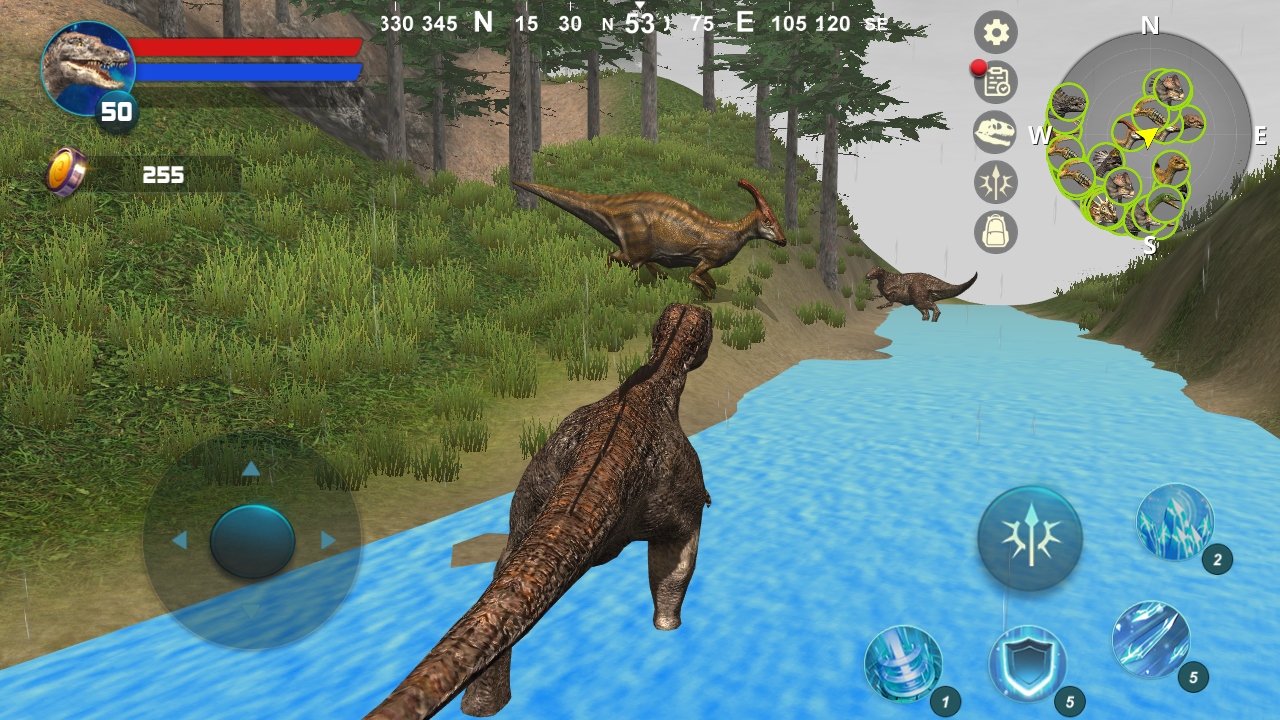
Task: Open the quest journal with red notification
Action: click(995, 82)
